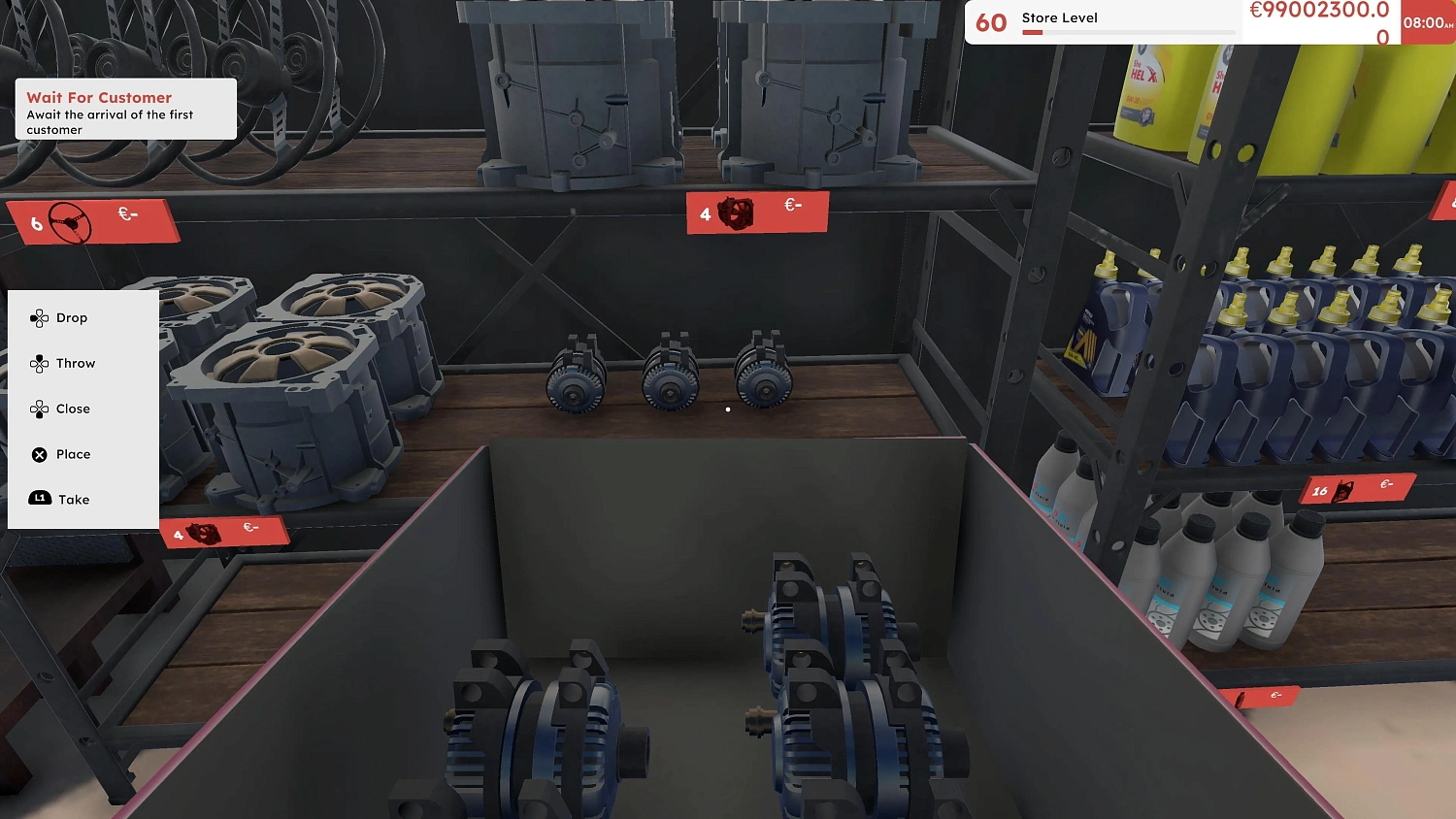Select the Place action
Screen dimensions: 1456x819
pyautogui.click(x=74, y=453)
